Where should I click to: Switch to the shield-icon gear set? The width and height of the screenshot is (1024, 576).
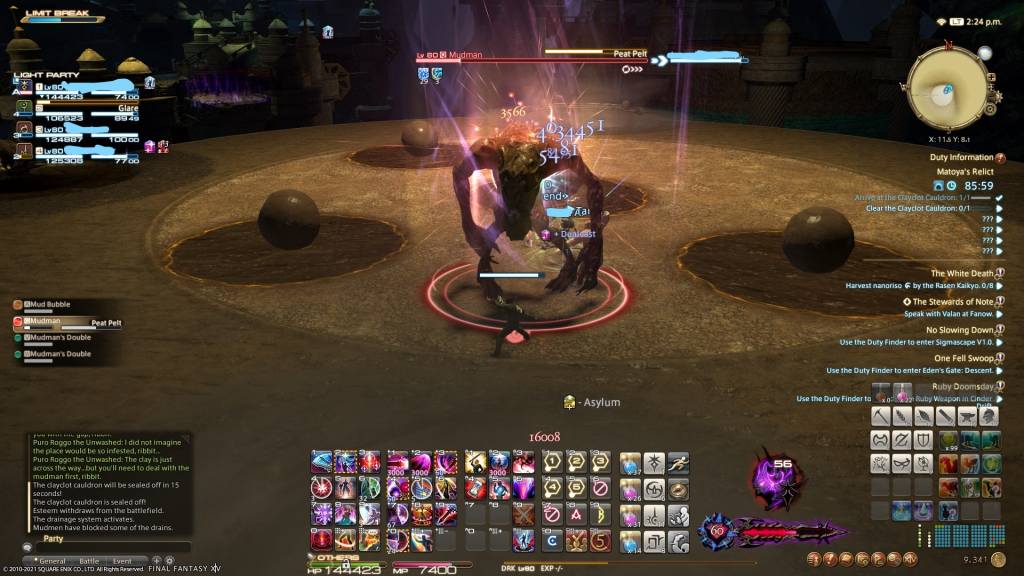point(925,439)
